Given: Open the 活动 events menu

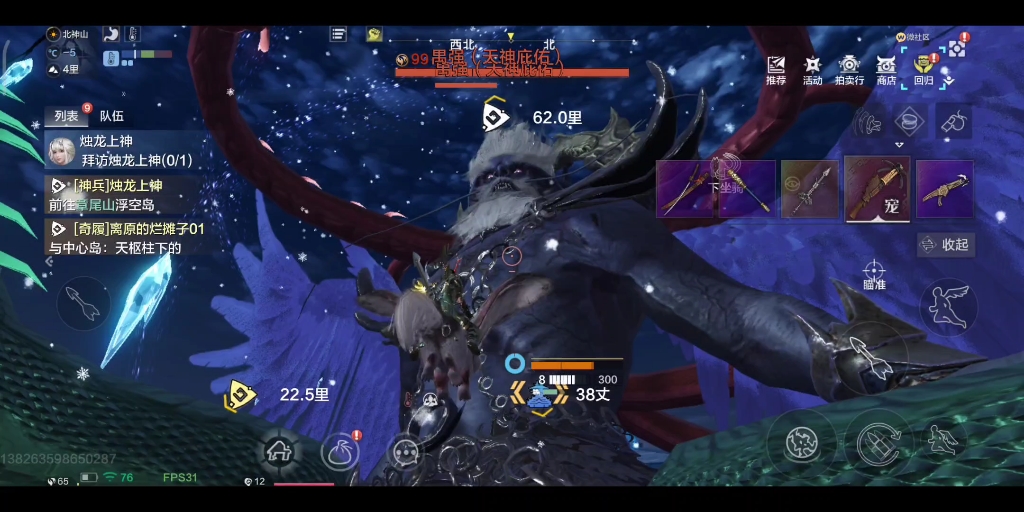Looking at the screenshot, I should [x=812, y=70].
